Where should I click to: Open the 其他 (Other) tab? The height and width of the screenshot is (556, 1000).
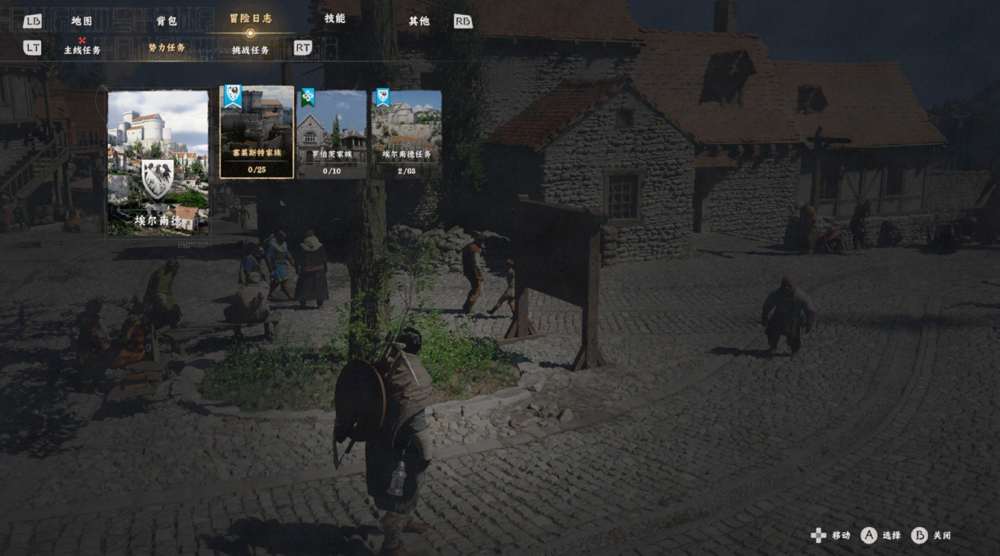419,20
